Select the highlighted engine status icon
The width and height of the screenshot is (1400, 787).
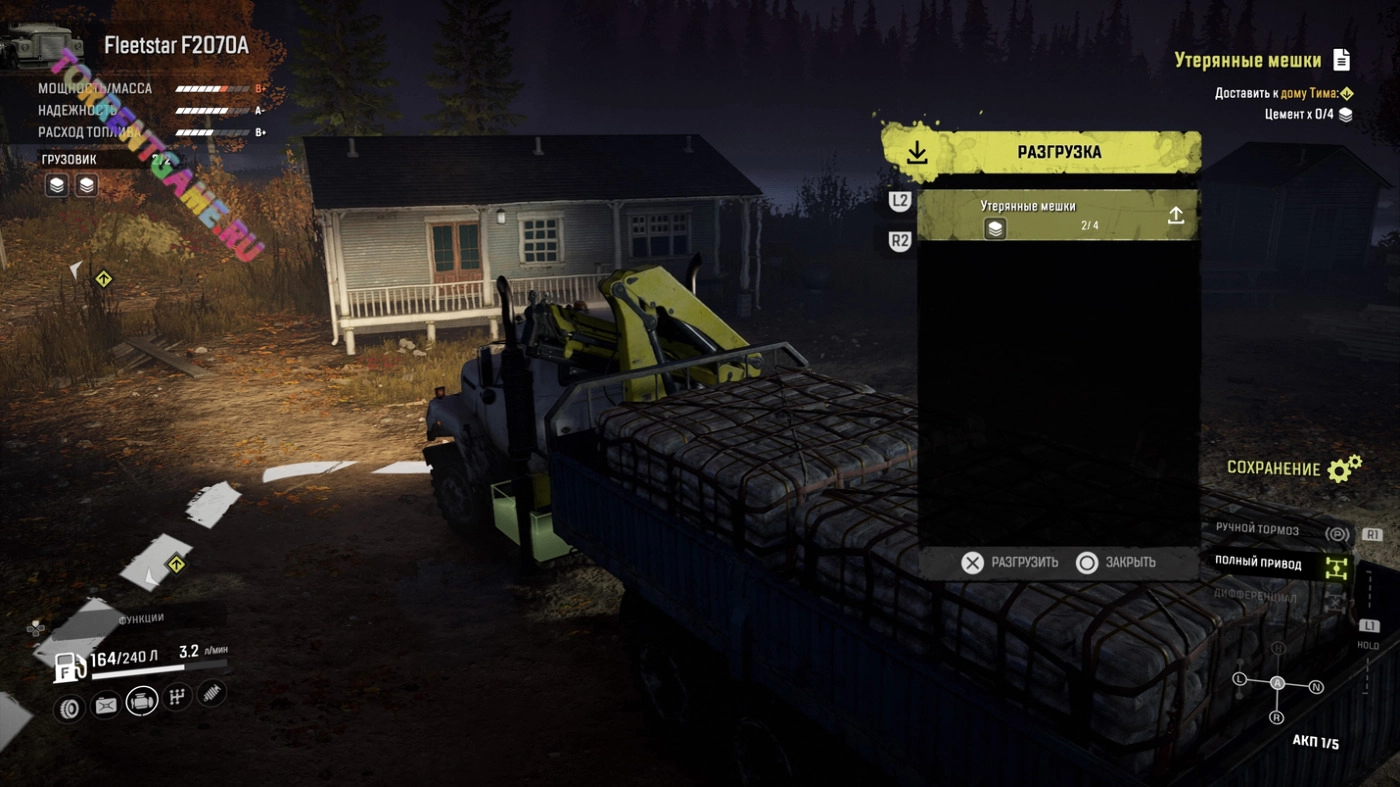[x=142, y=701]
